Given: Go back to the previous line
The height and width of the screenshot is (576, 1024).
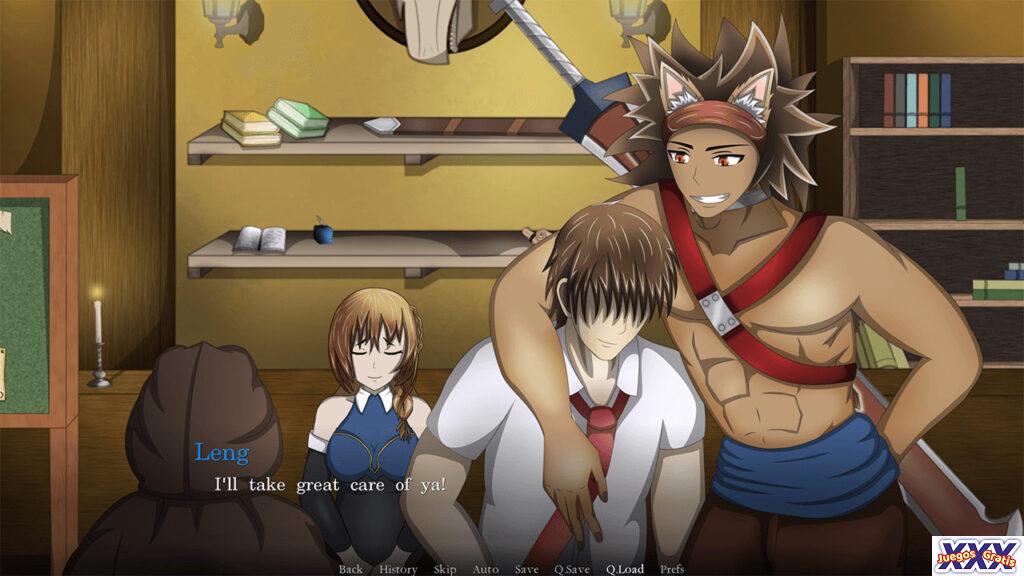Looking at the screenshot, I should click(350, 569).
